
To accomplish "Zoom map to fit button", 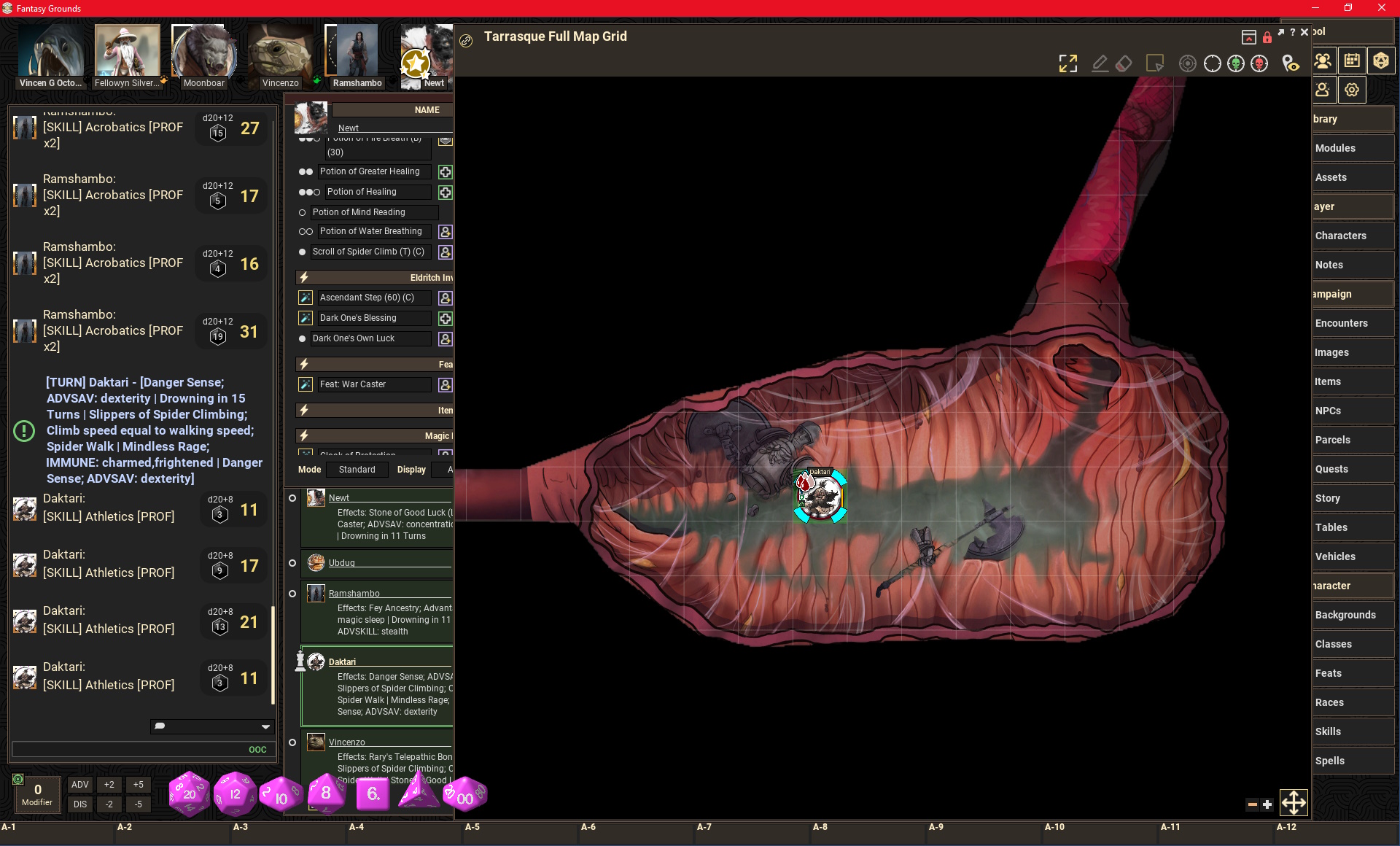I will [x=1067, y=64].
